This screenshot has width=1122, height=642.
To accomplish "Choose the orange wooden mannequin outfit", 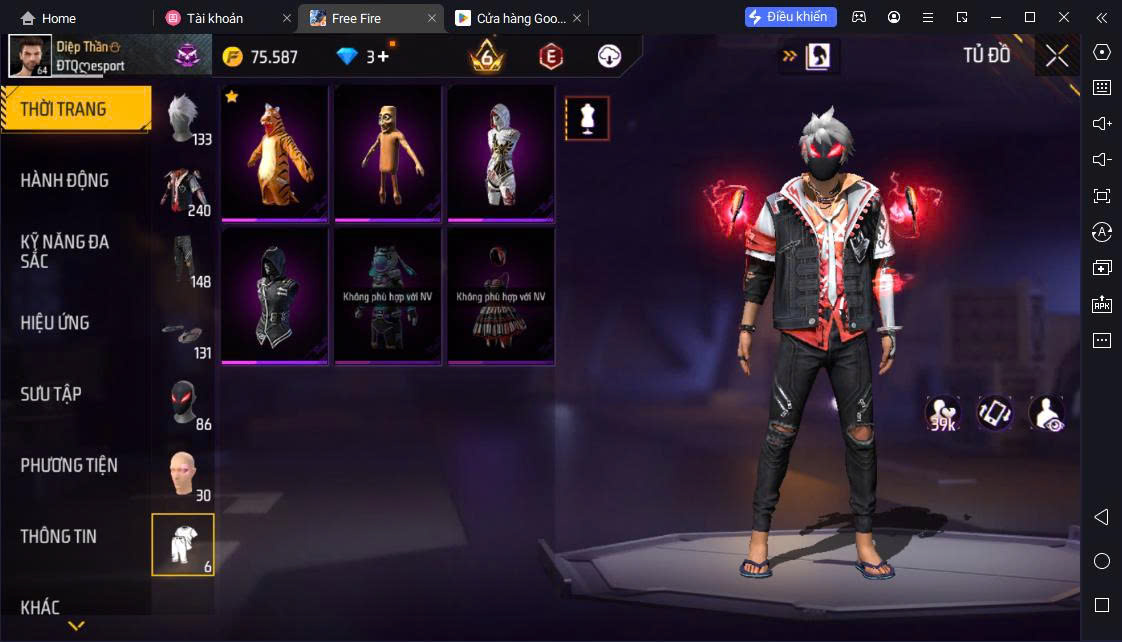I will click(388, 153).
